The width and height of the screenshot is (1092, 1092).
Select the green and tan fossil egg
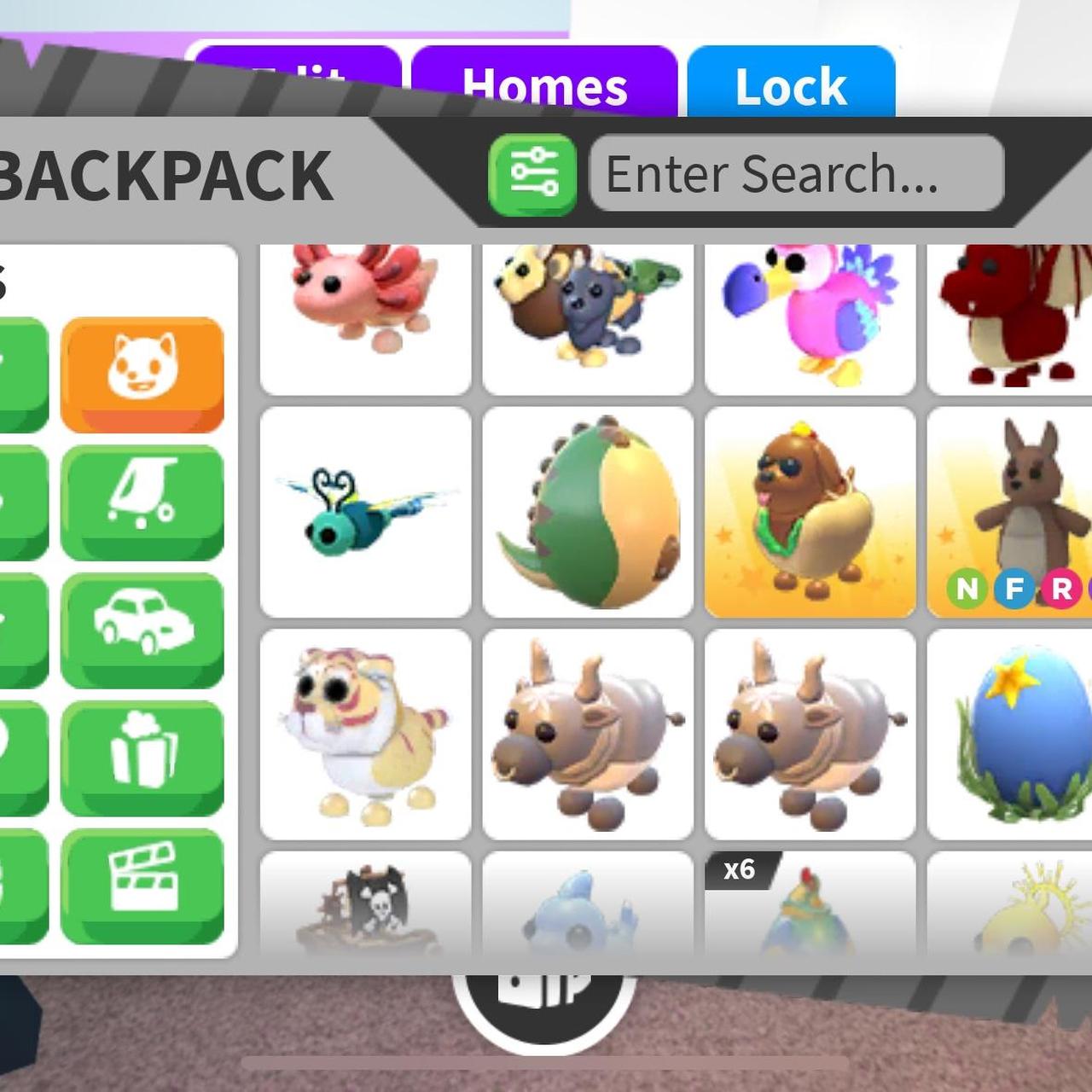point(588,512)
